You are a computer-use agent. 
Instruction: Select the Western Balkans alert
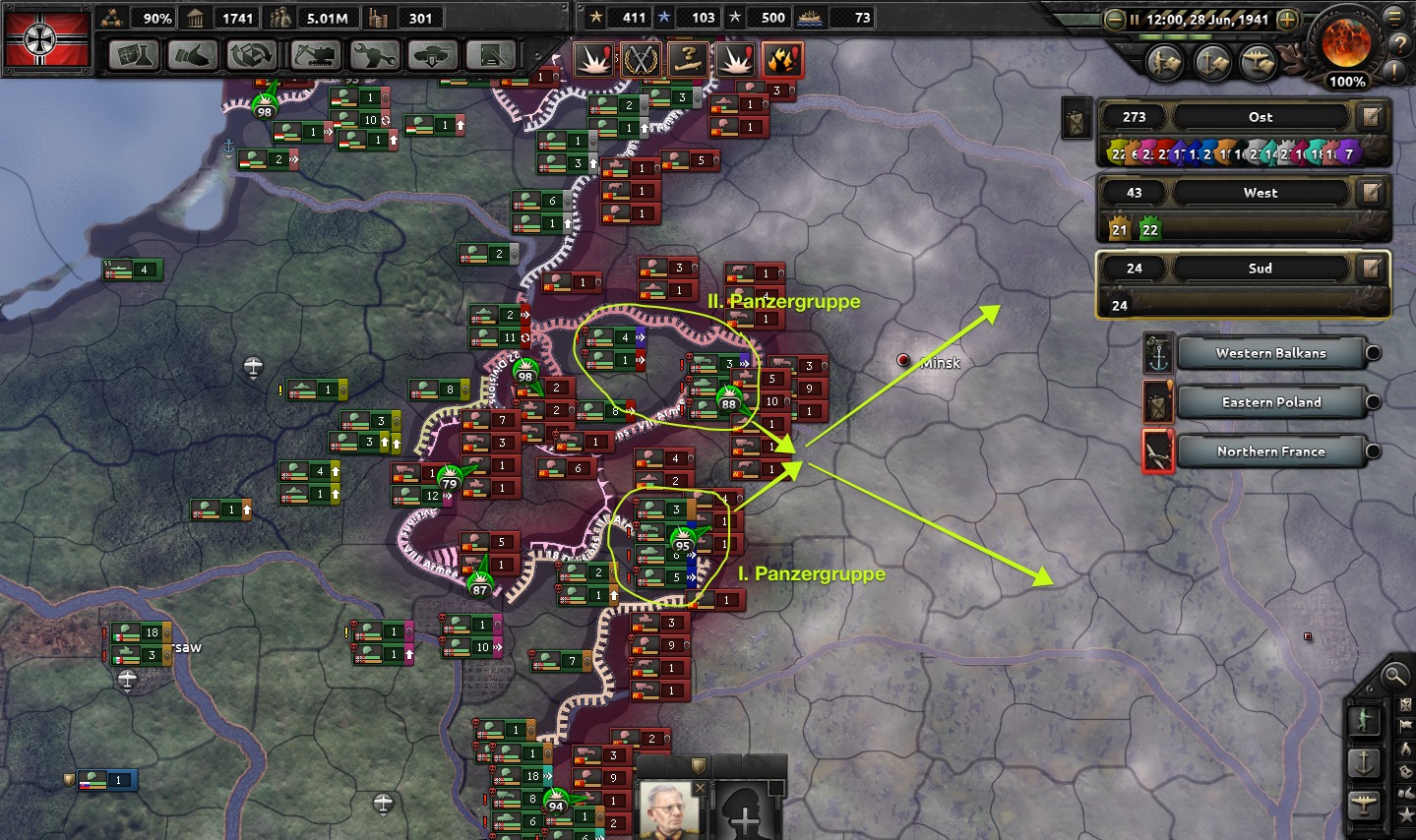1270,353
